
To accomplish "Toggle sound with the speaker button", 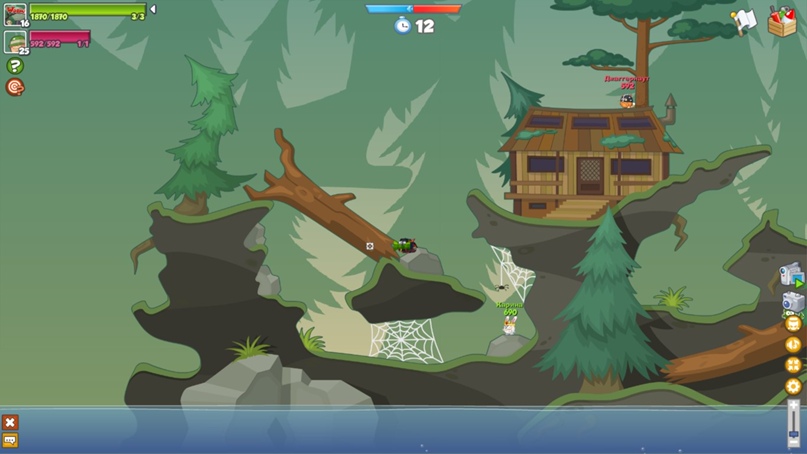I will pyautogui.click(x=794, y=344).
